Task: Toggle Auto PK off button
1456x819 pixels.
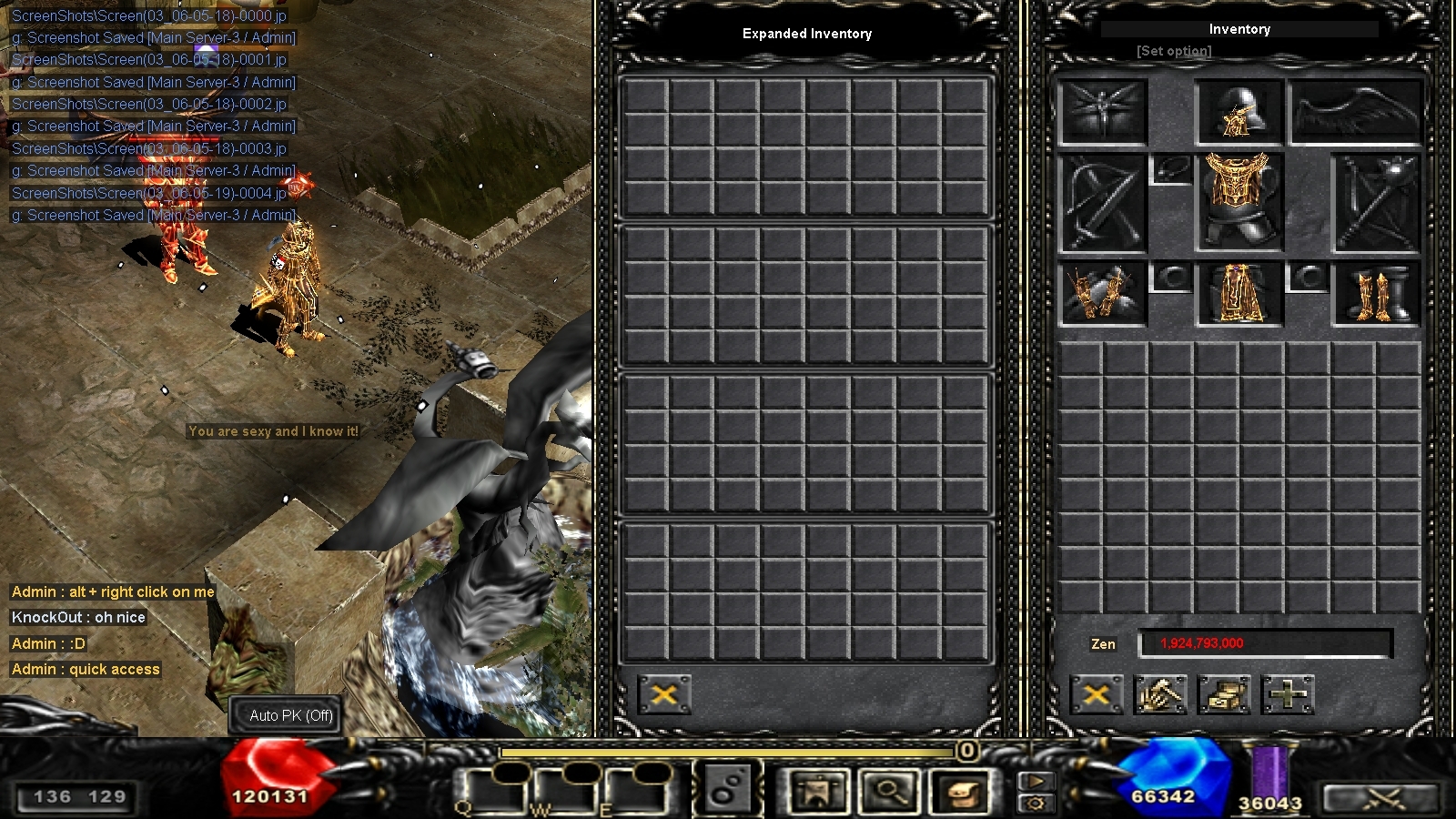Action: pyautogui.click(x=286, y=716)
